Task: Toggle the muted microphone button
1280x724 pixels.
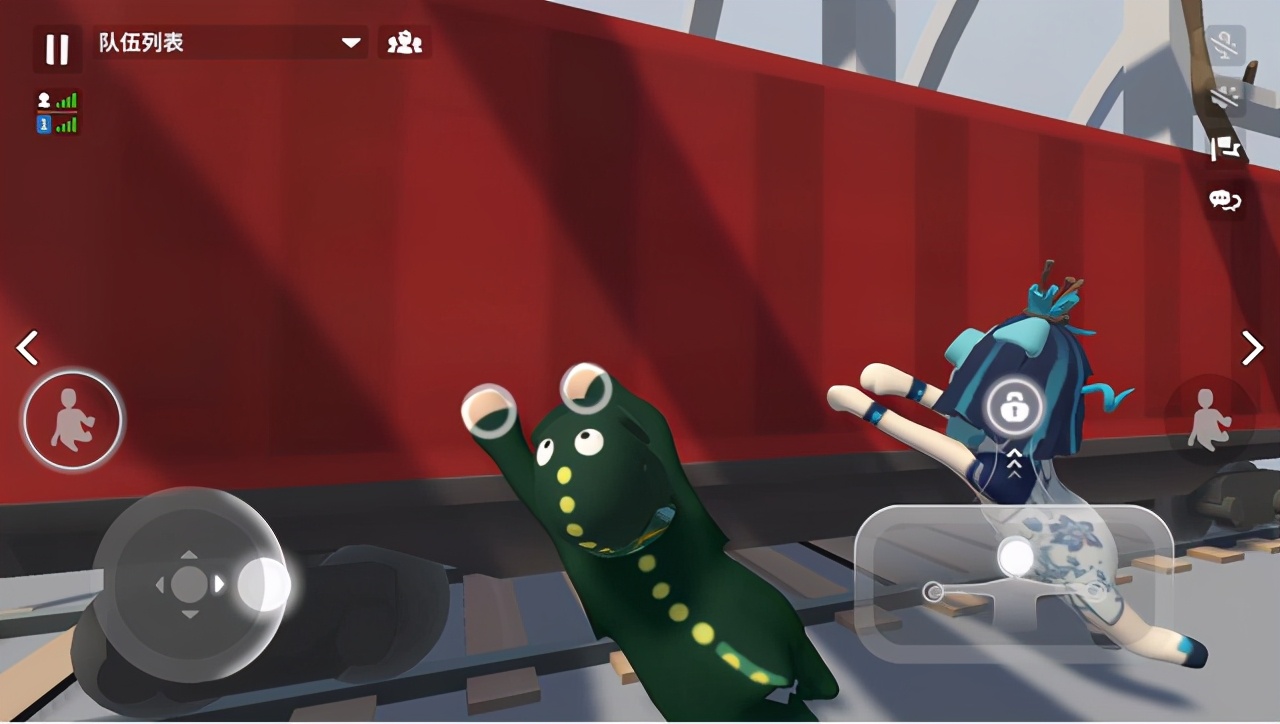Action: (1226, 45)
